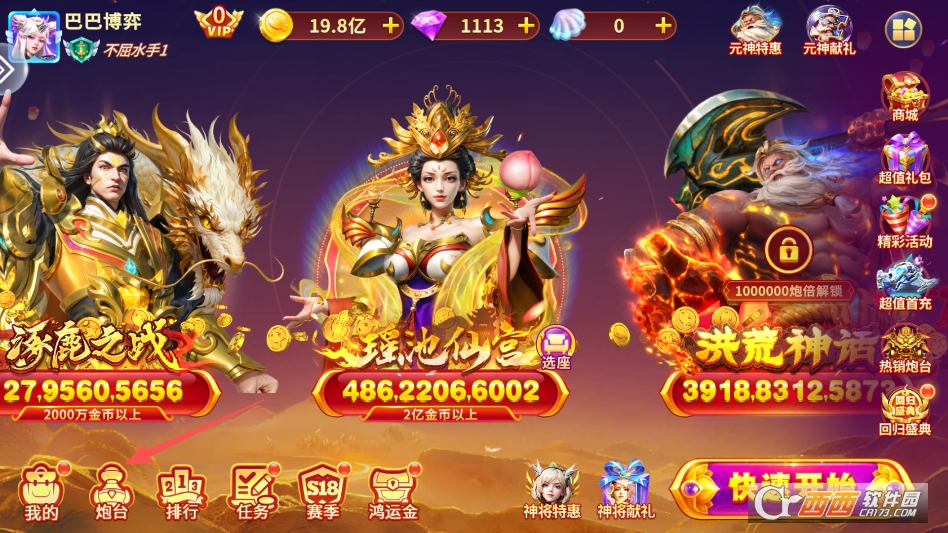This screenshot has width=948, height=533.
Task: Buy more purple diamonds via plus button
Action: tap(527, 26)
